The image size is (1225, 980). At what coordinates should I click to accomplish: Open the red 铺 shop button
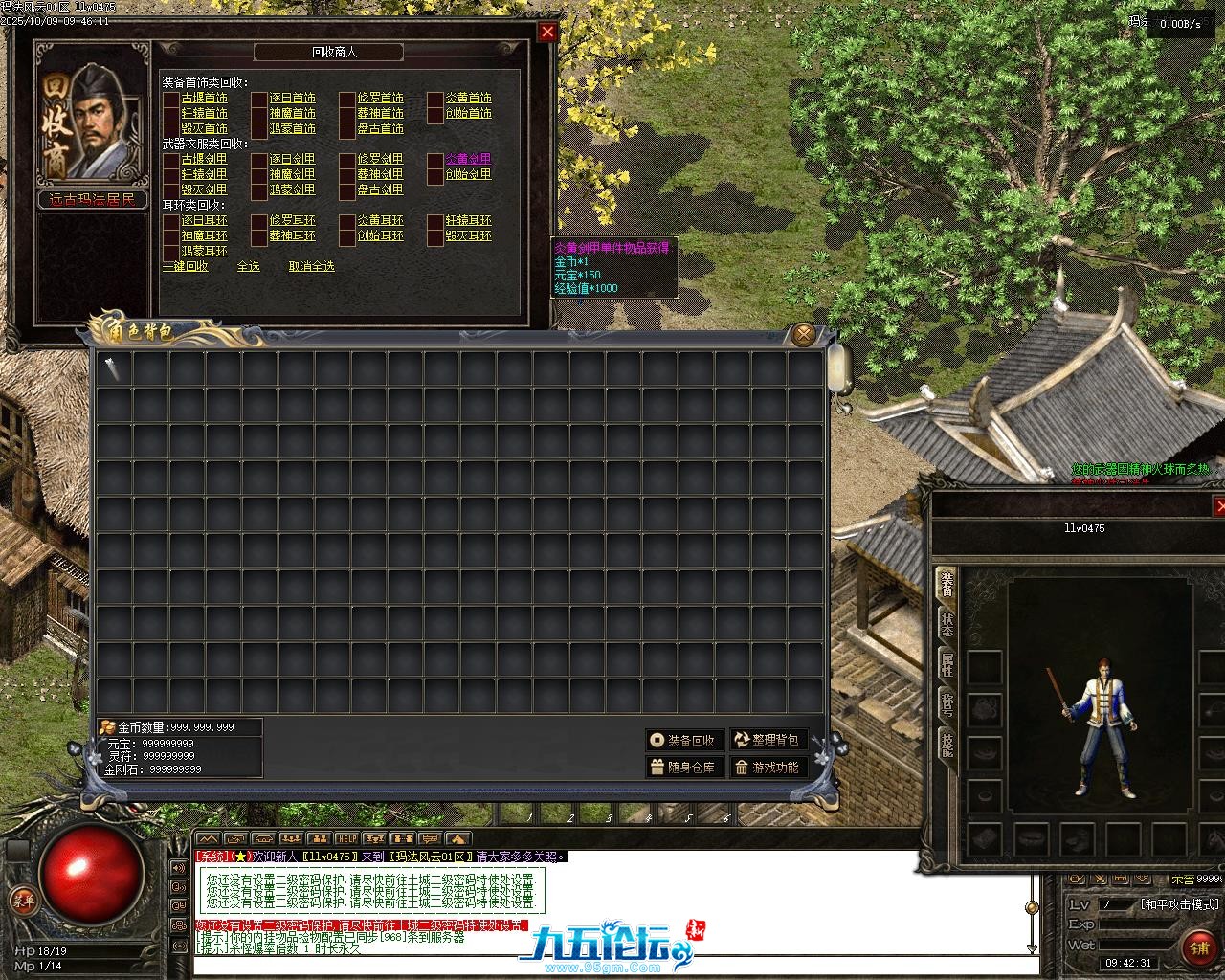click(x=1199, y=947)
